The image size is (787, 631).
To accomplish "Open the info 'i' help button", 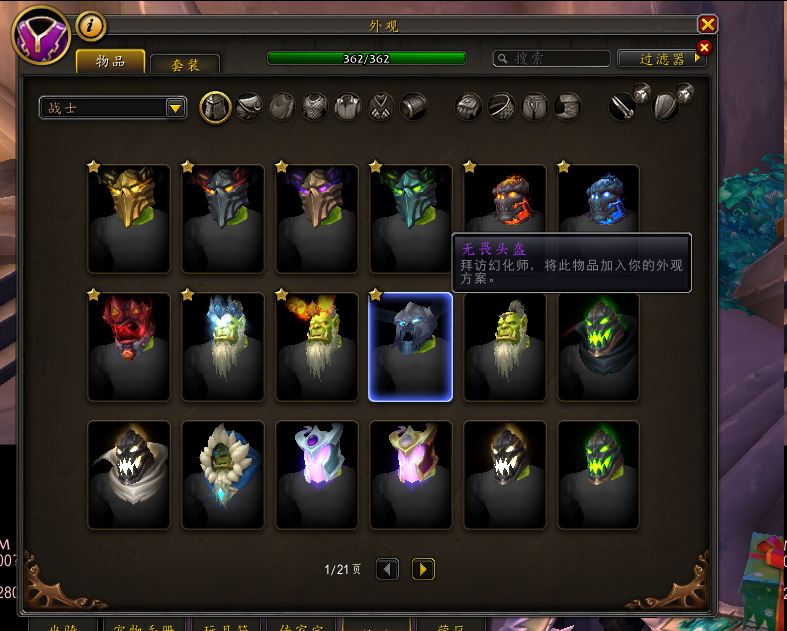I will [91, 25].
